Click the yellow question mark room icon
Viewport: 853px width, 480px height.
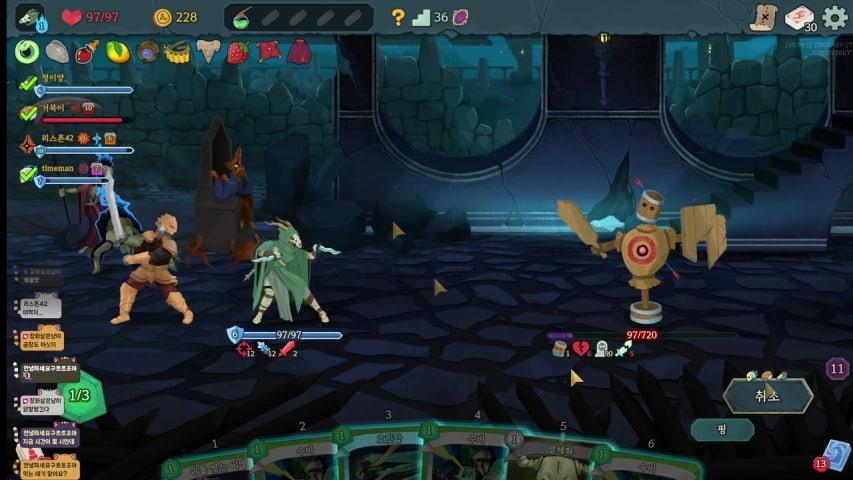[x=398, y=17]
